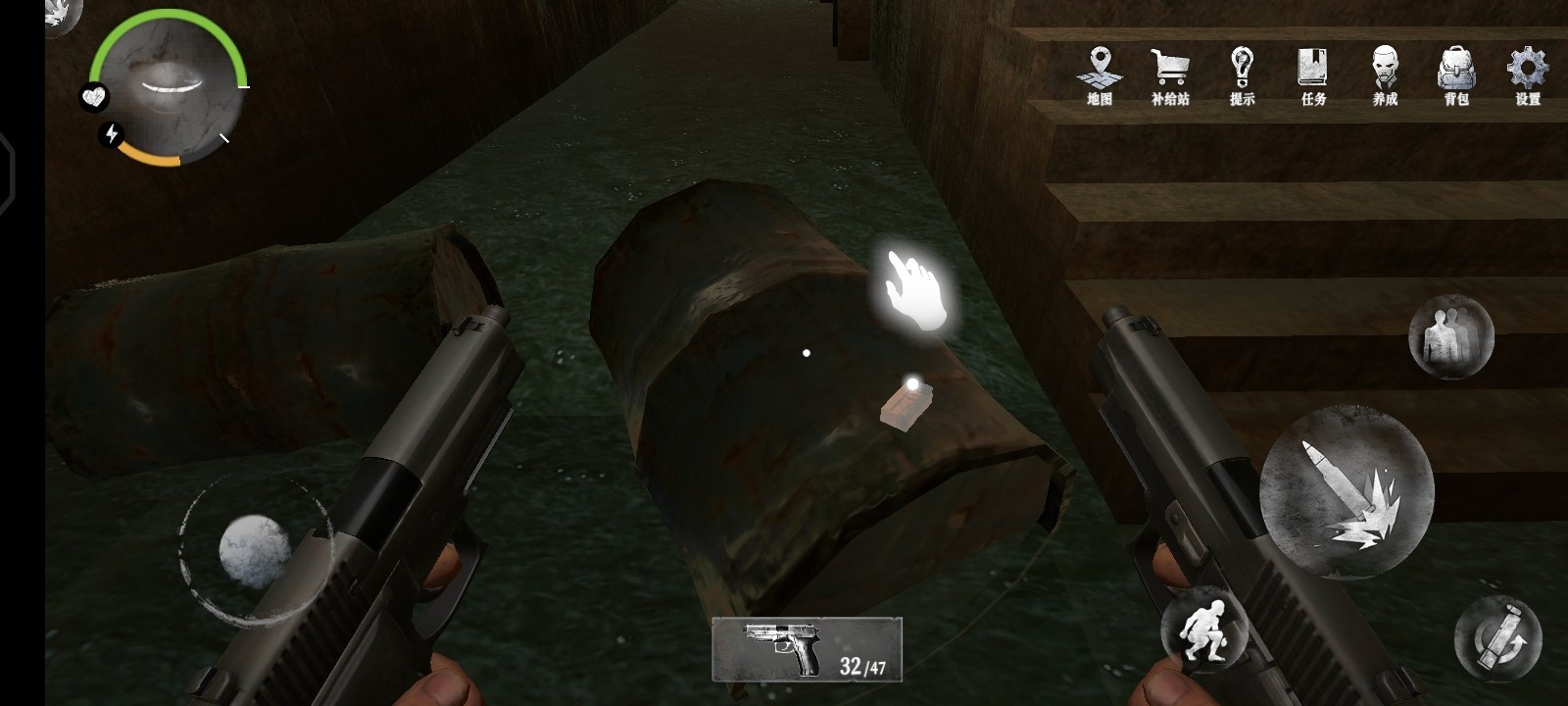Touch the virtual movement joystick
Image resolution: width=1568 pixels, height=706 pixels.
tap(254, 550)
